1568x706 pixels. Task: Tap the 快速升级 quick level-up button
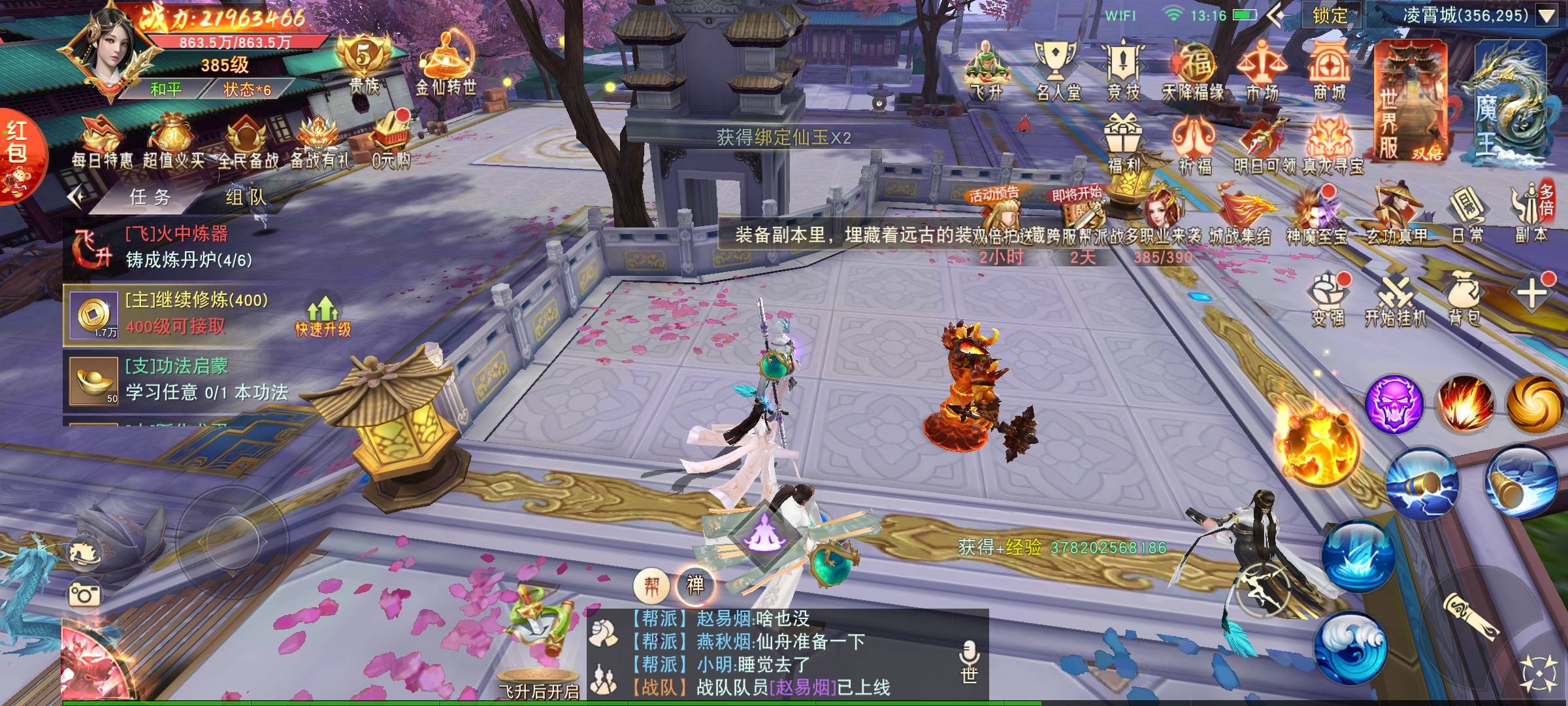323,316
